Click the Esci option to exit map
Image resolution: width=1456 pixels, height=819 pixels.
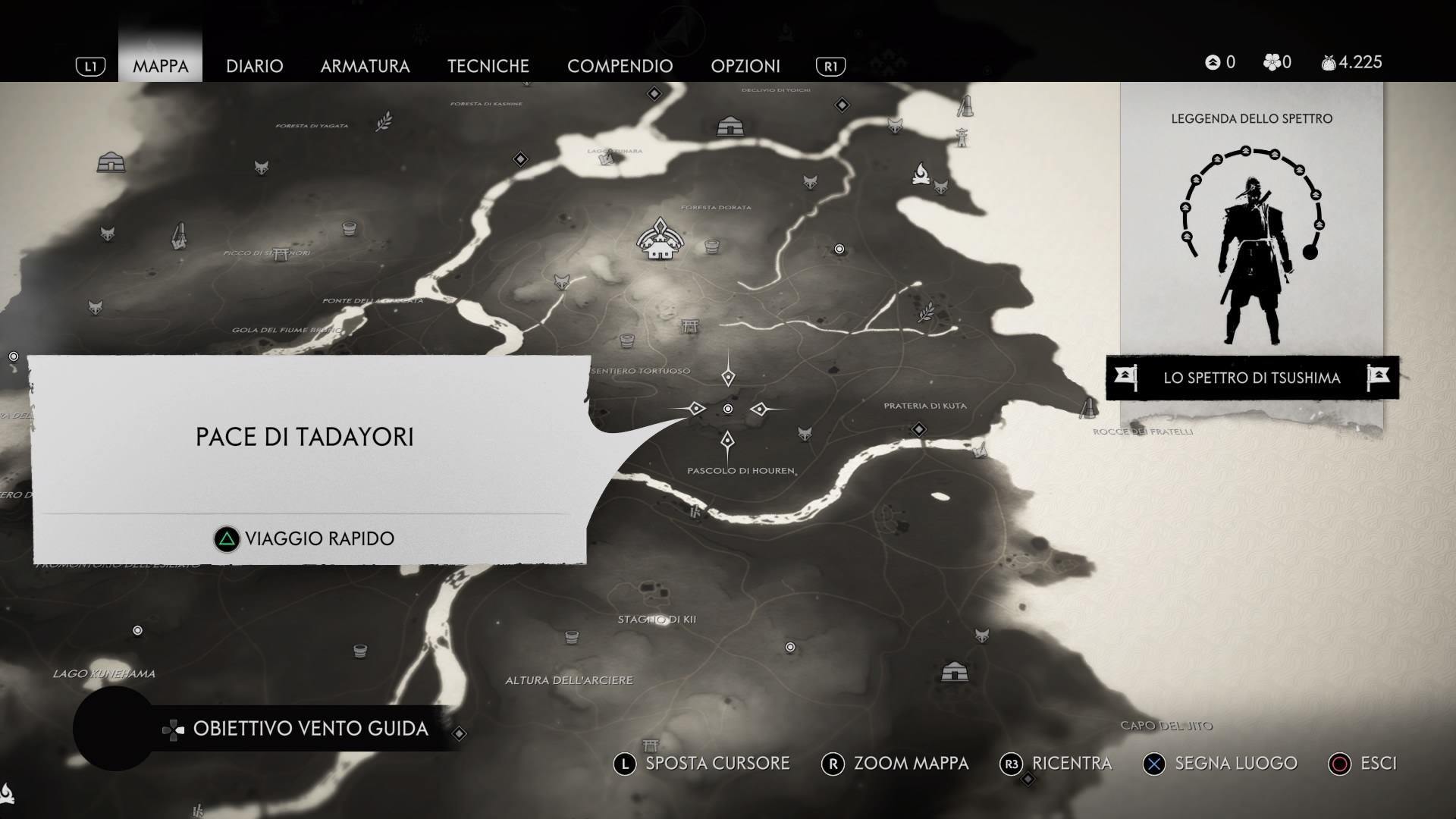[x=1363, y=764]
